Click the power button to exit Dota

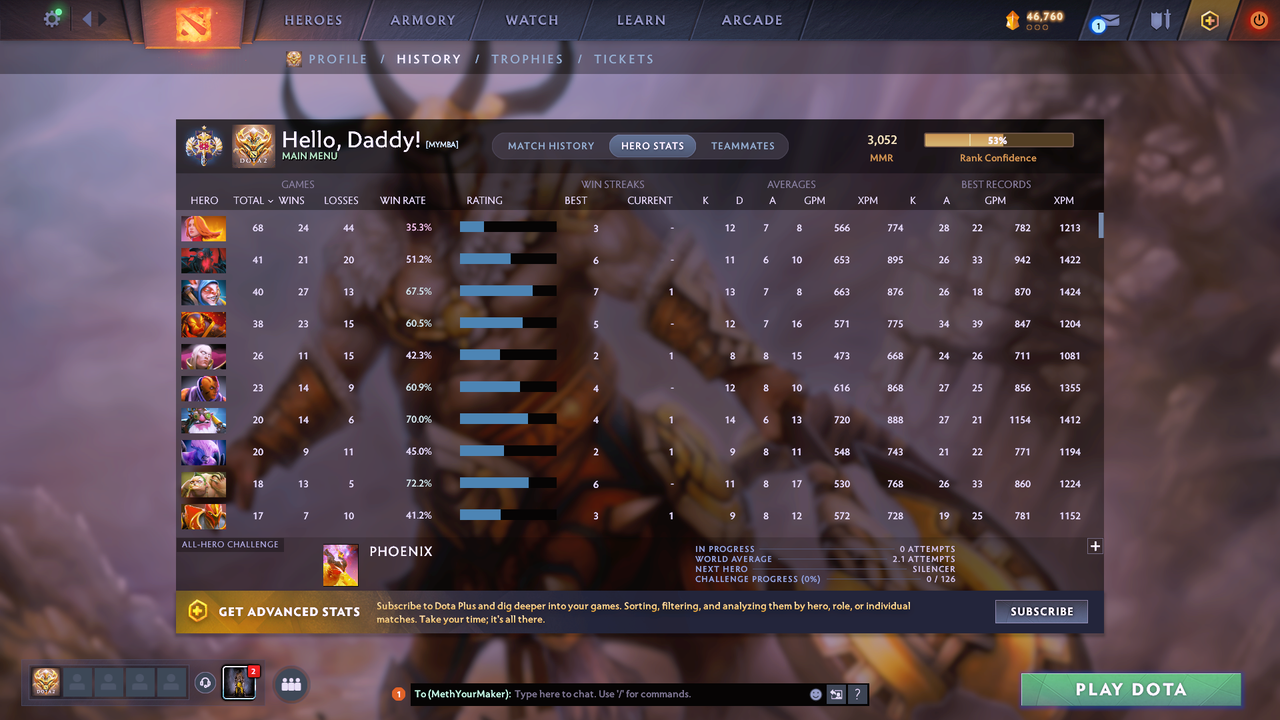(x=1258, y=19)
